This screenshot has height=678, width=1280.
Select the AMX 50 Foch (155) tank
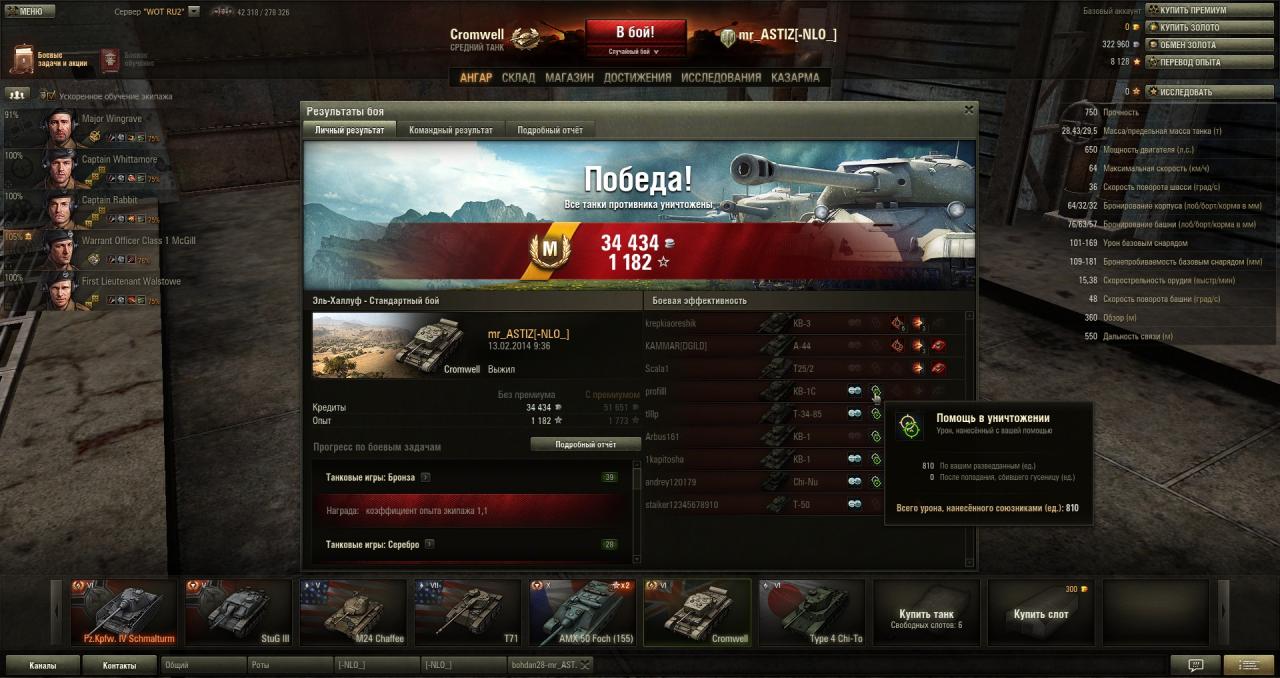583,612
